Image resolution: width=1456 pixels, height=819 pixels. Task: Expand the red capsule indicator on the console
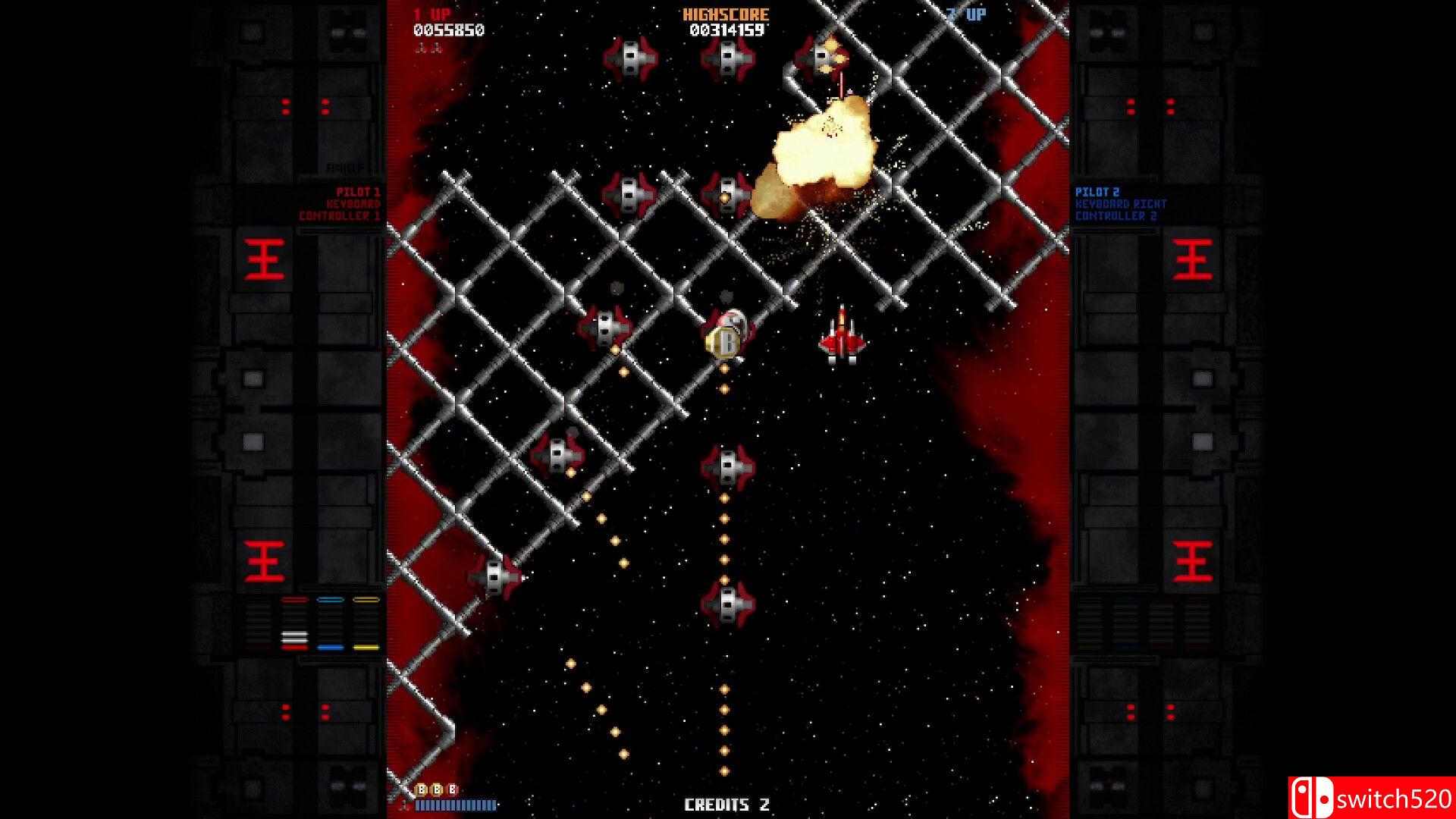pyautogui.click(x=294, y=599)
